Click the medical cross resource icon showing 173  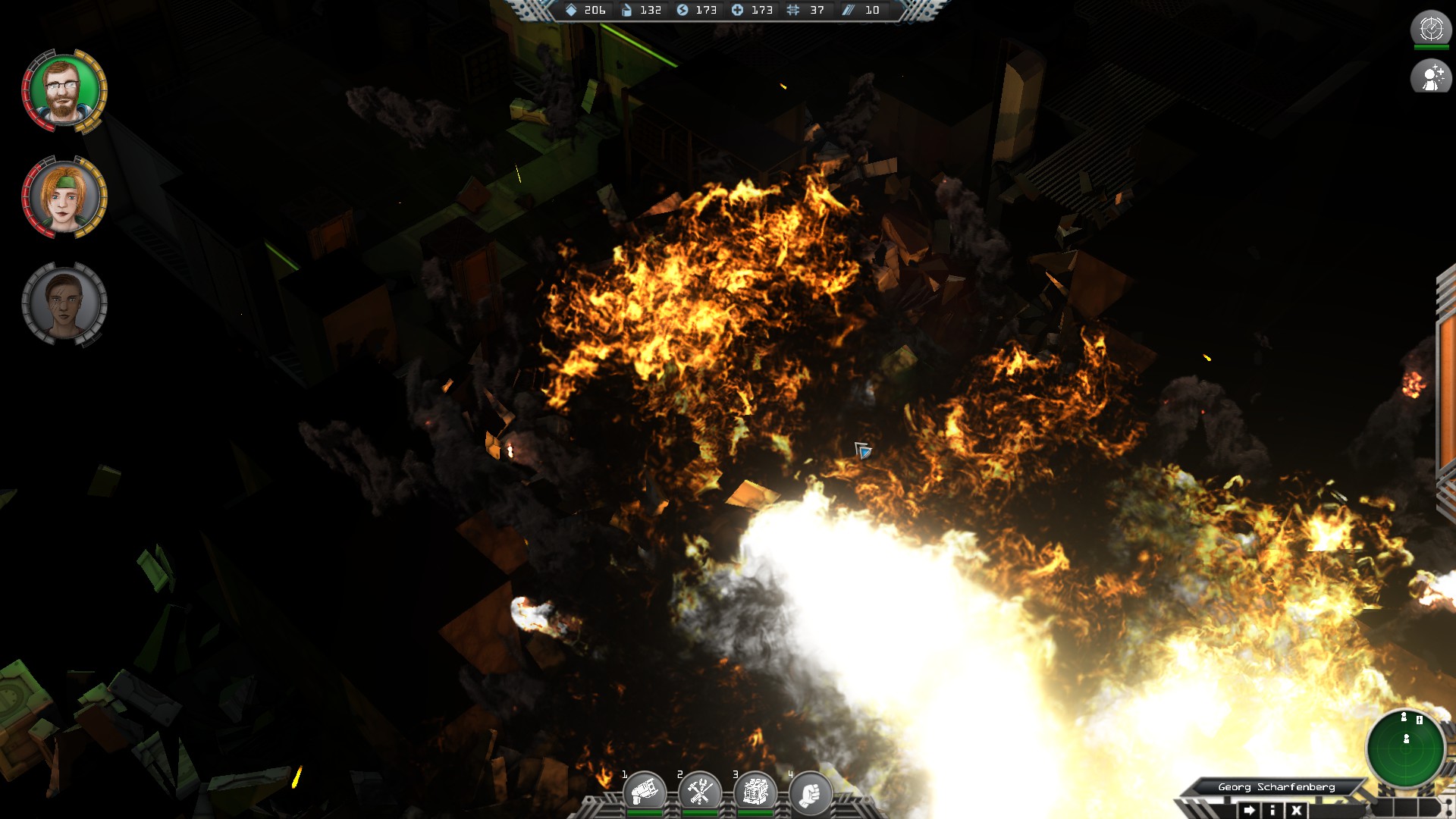tap(738, 11)
